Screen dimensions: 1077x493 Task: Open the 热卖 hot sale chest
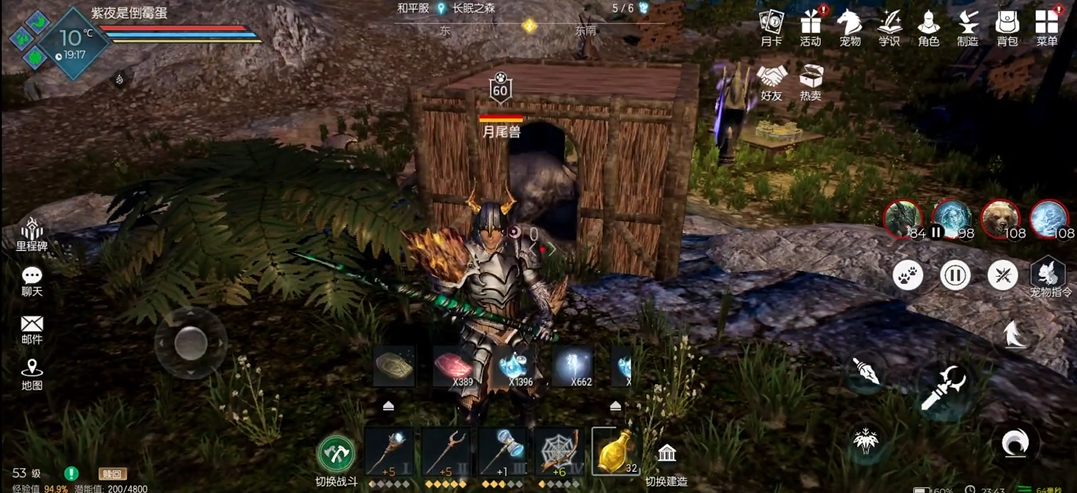(x=811, y=80)
